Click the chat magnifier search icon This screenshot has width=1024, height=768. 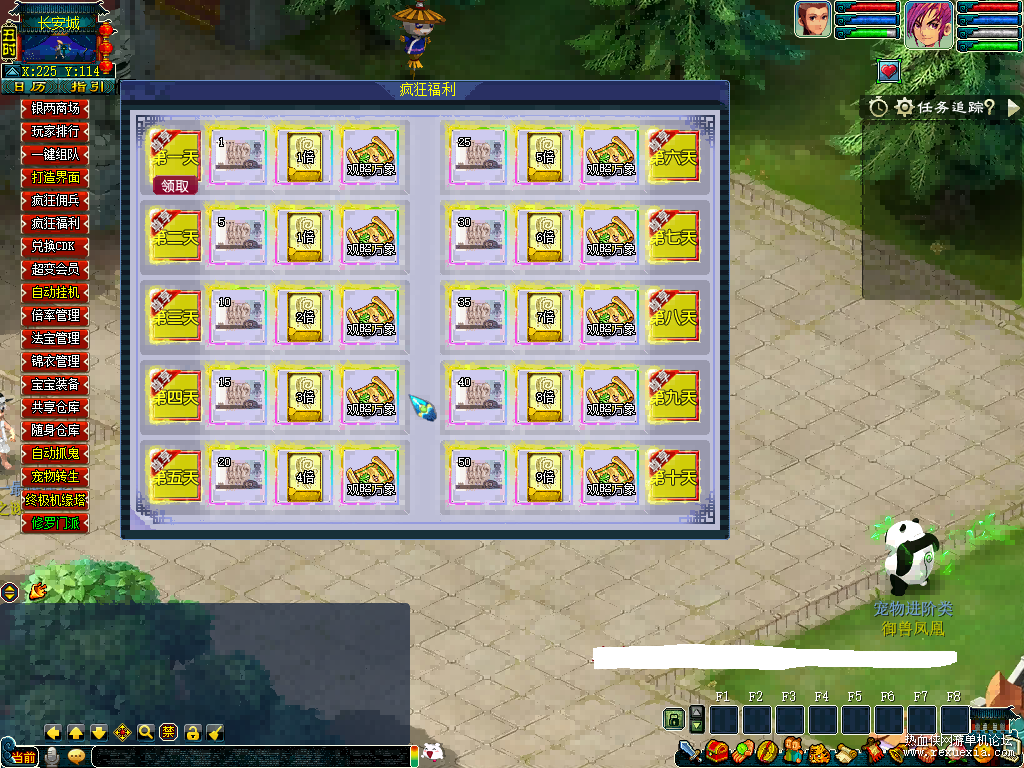[146, 732]
